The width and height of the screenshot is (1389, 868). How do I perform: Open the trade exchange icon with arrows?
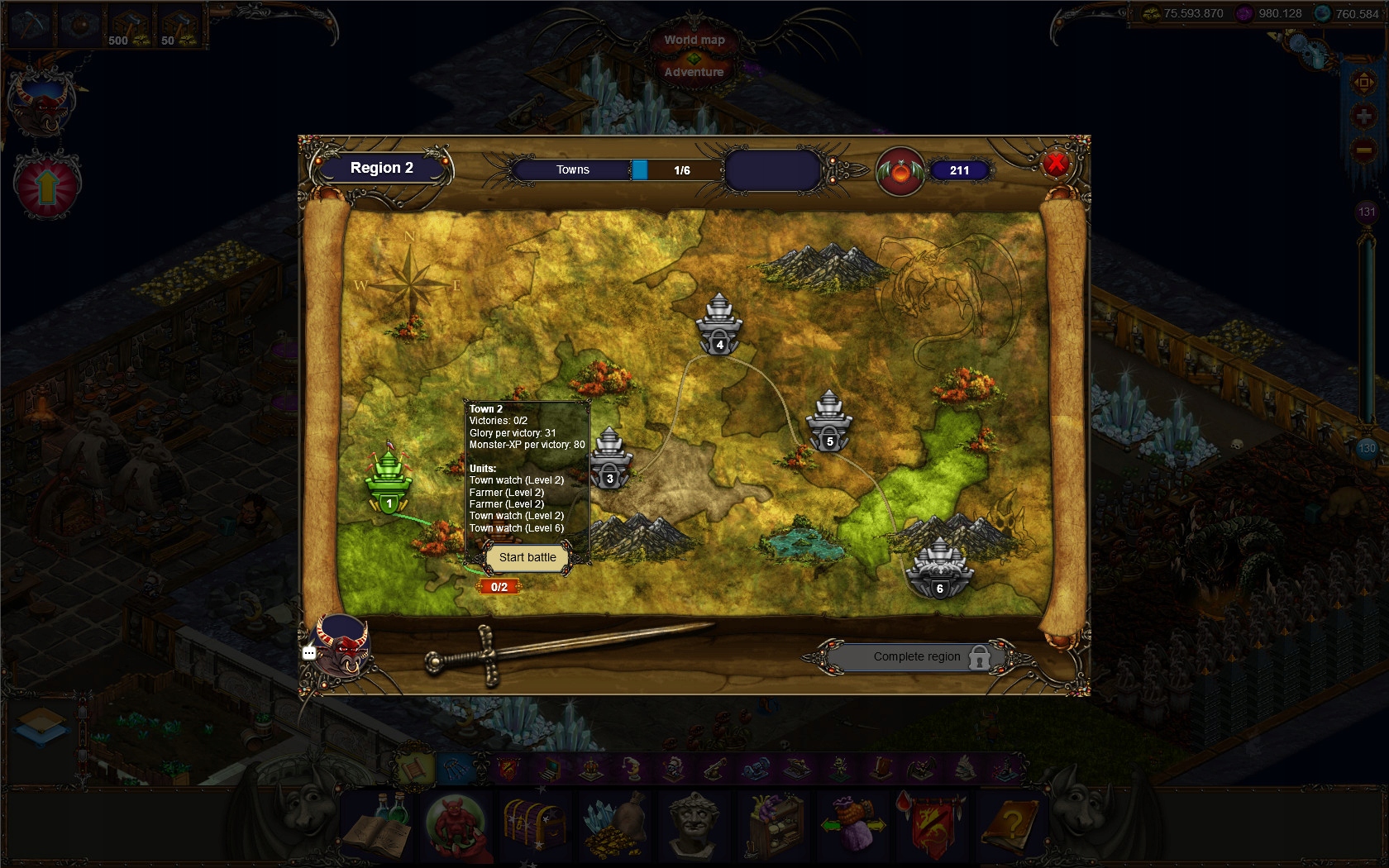click(x=854, y=827)
